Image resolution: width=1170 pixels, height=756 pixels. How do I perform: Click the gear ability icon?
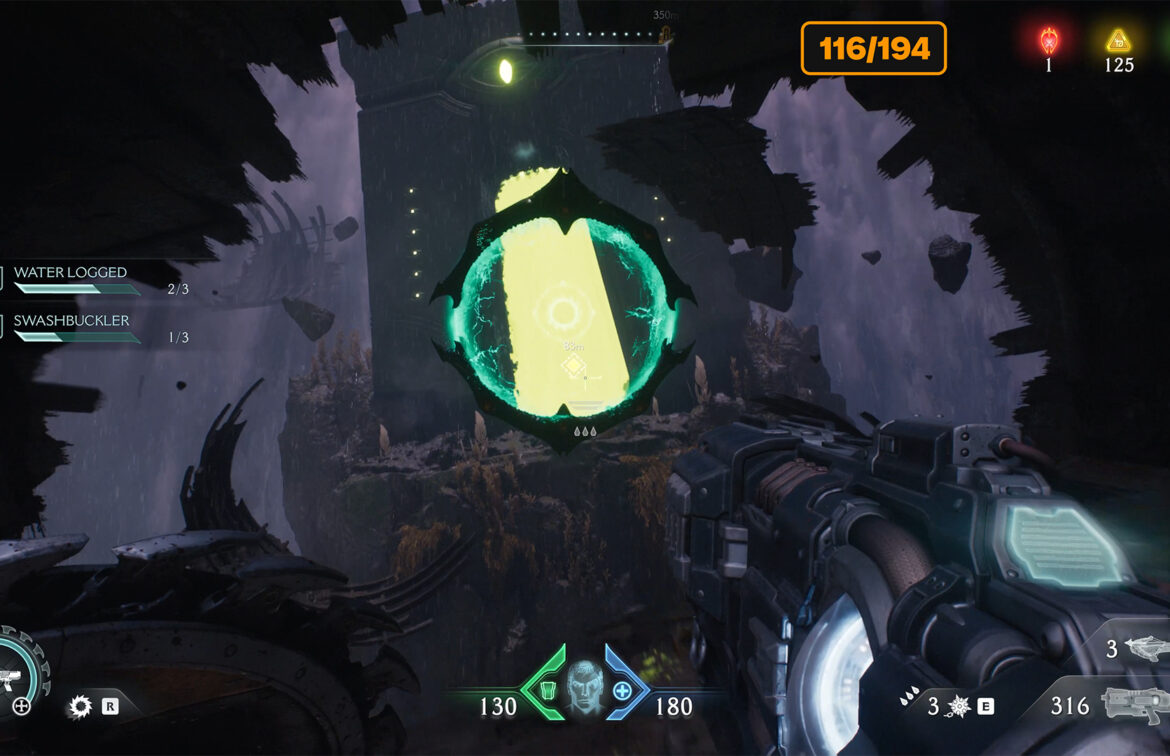click(x=79, y=707)
